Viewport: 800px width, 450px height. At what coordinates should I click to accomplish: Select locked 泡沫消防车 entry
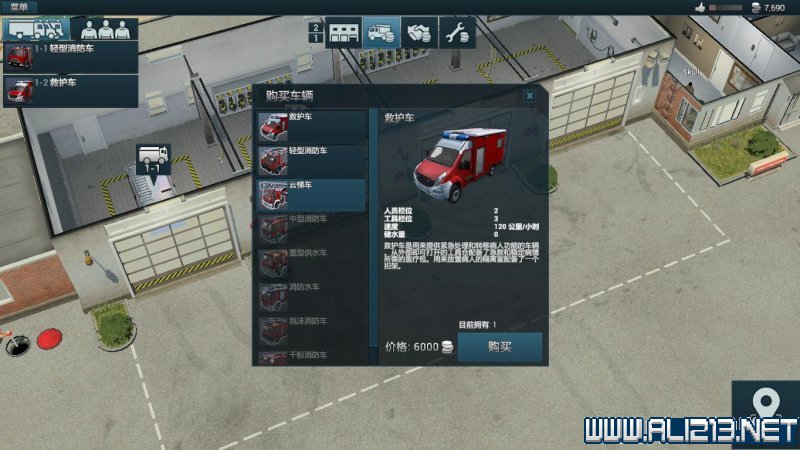[312, 330]
